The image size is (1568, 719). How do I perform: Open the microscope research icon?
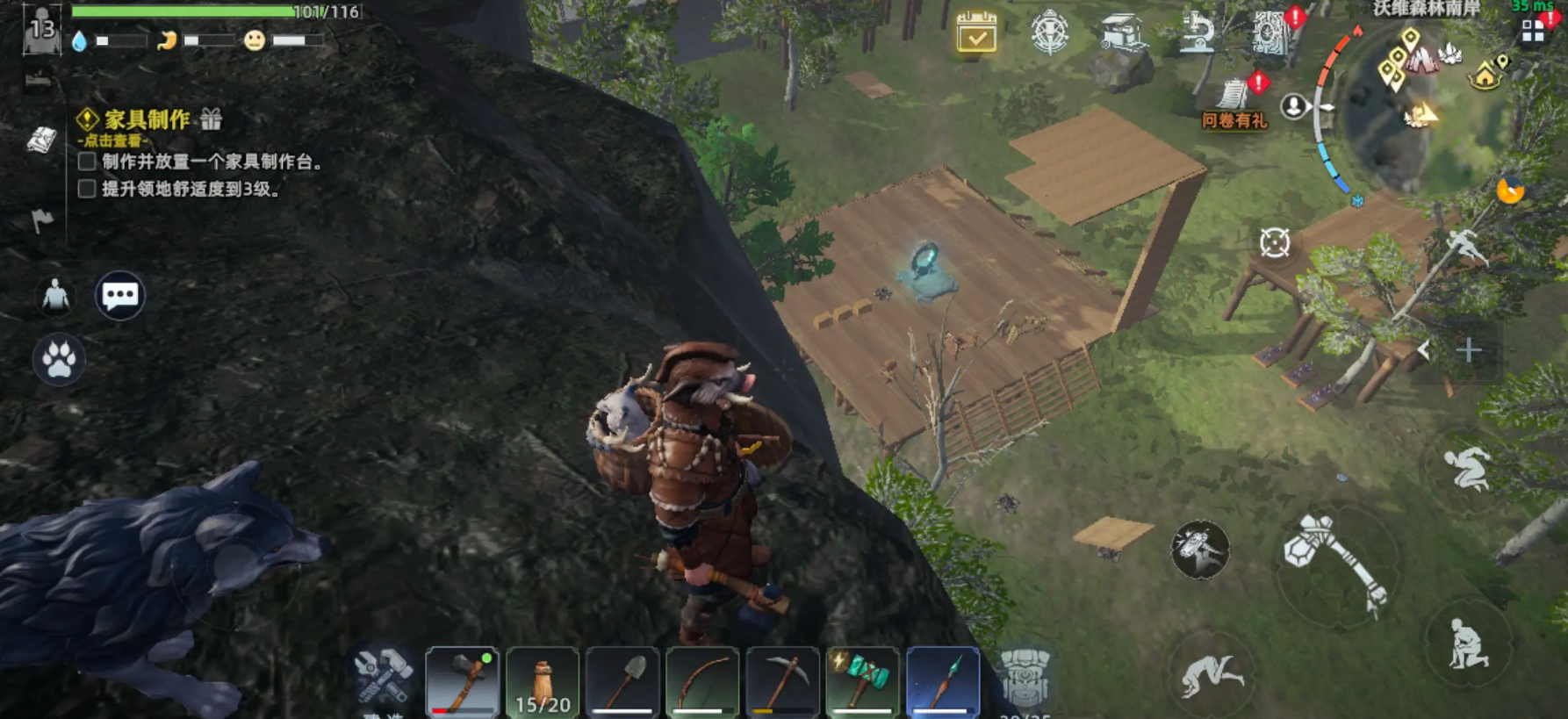(1196, 33)
